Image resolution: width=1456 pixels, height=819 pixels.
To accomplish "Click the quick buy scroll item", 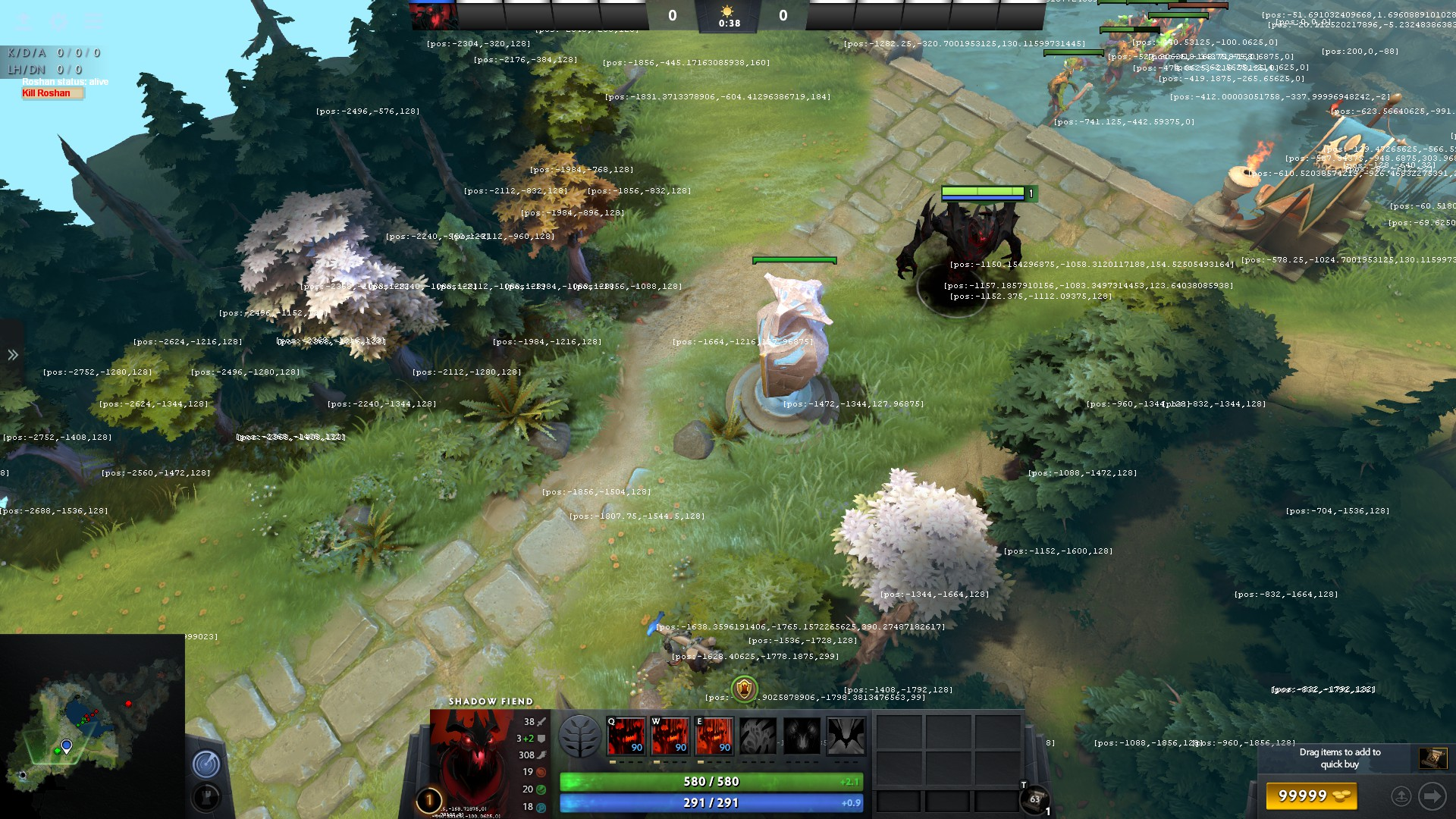I will [x=1432, y=758].
